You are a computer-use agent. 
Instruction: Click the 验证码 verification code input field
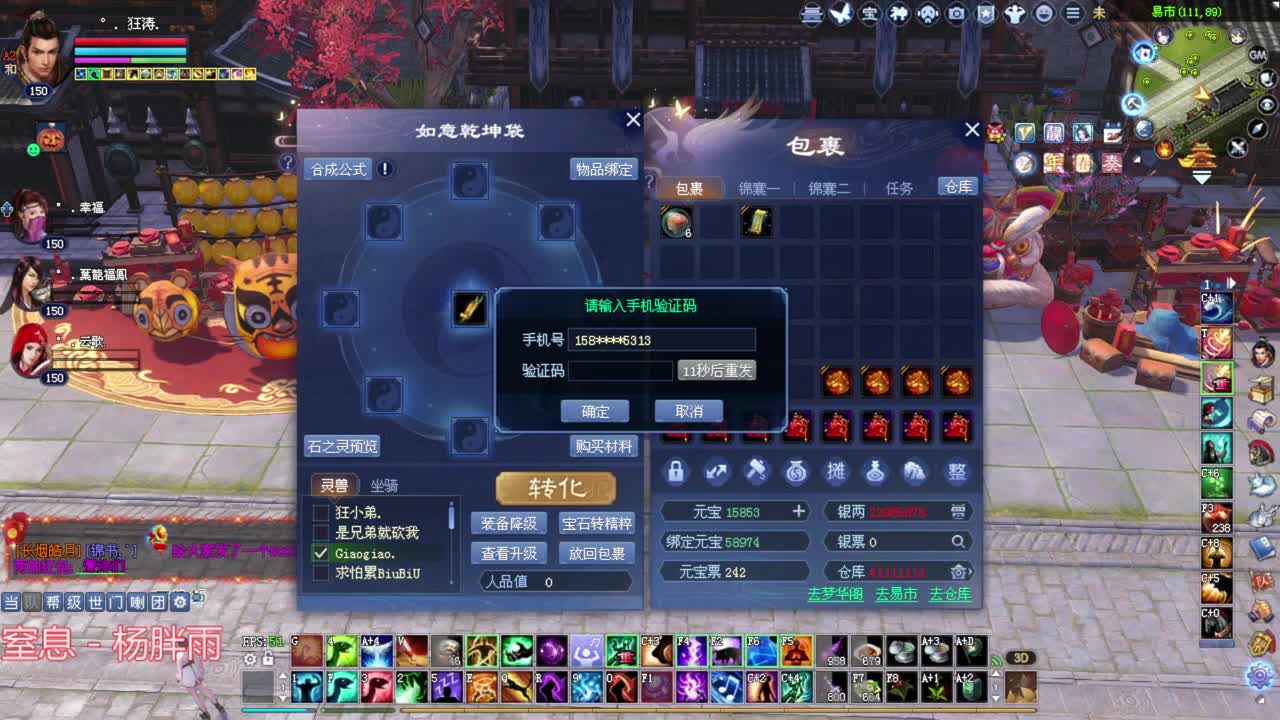[620, 371]
